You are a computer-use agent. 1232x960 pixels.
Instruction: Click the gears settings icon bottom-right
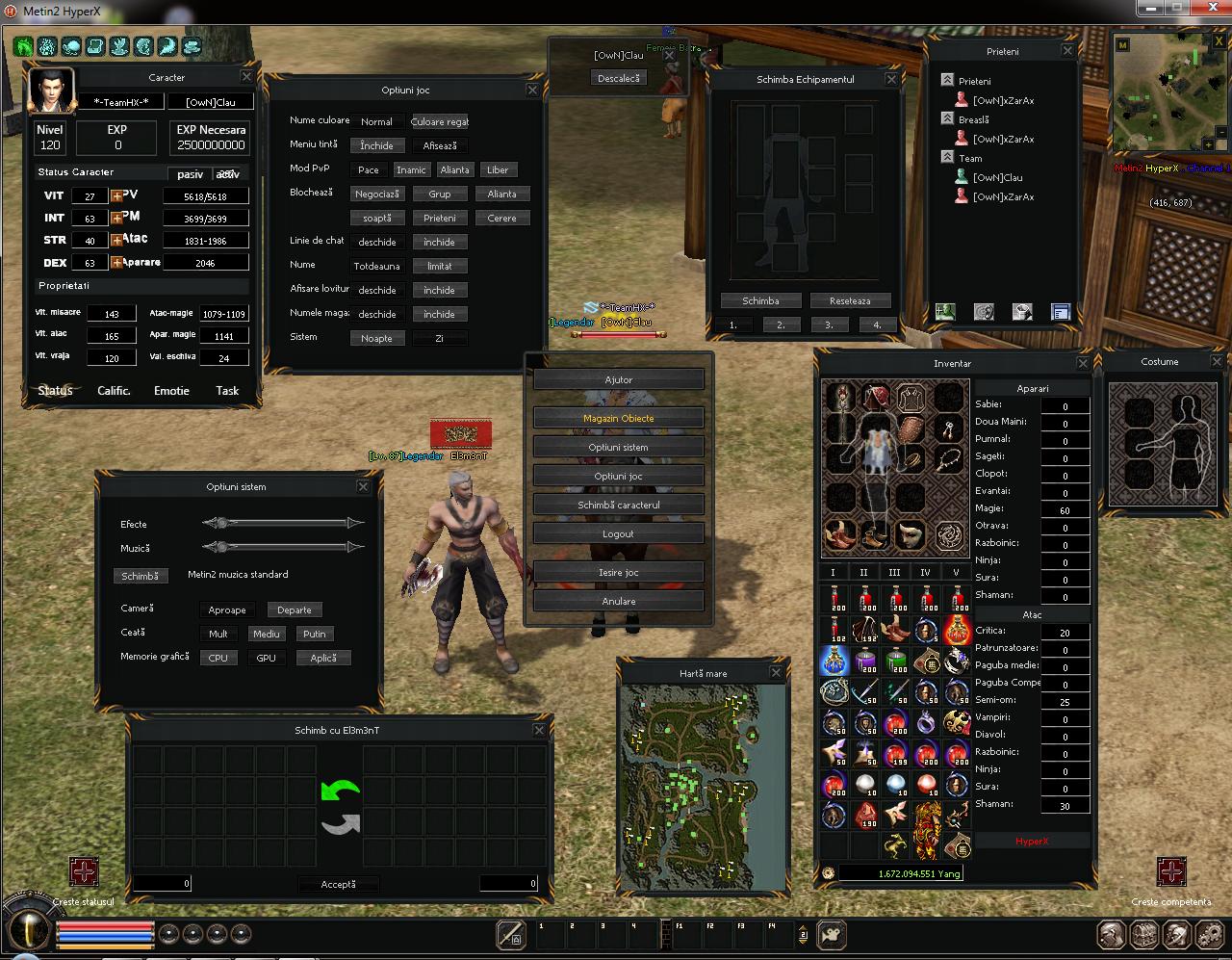(x=1209, y=935)
